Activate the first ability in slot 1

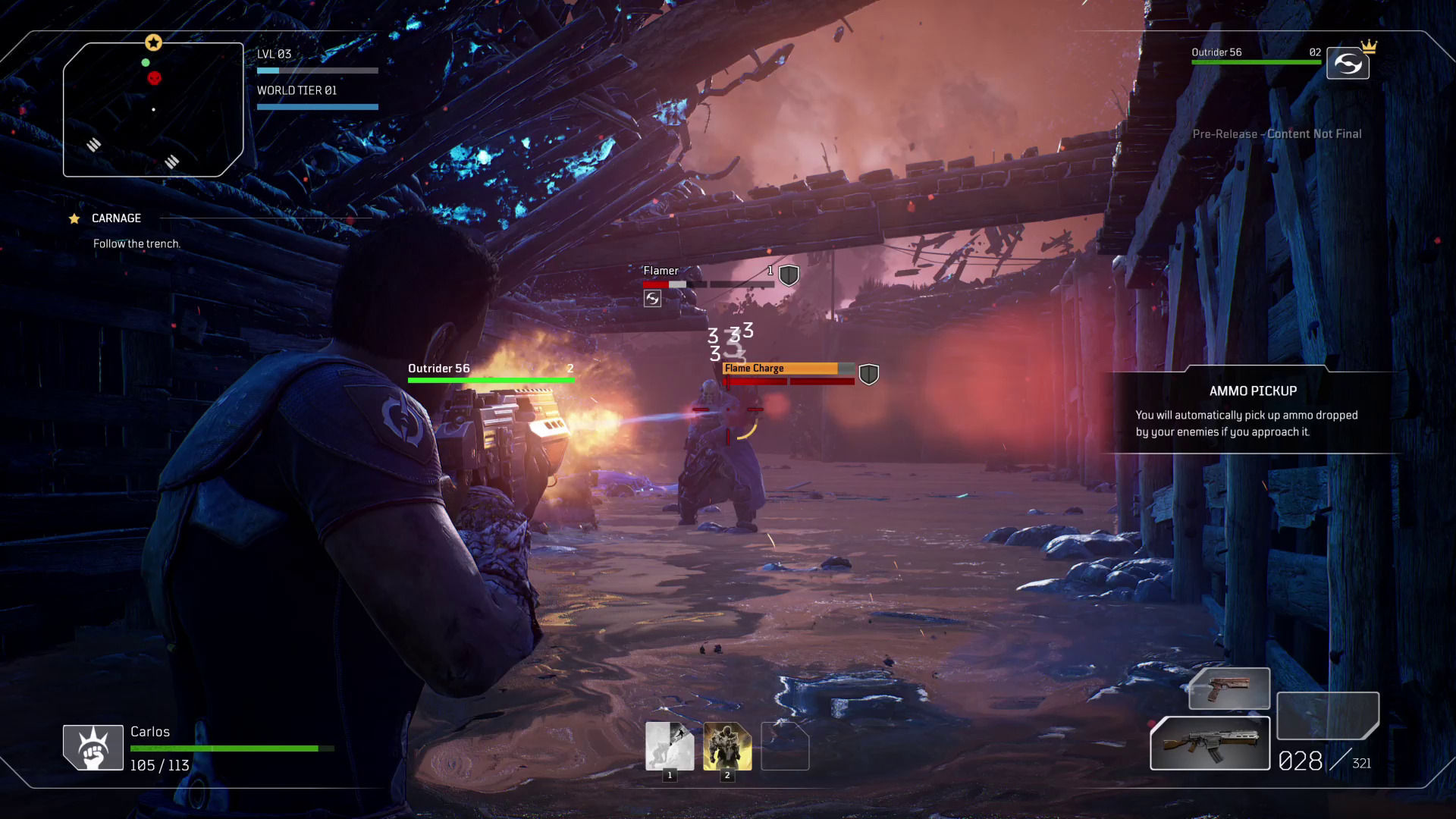coord(669,746)
